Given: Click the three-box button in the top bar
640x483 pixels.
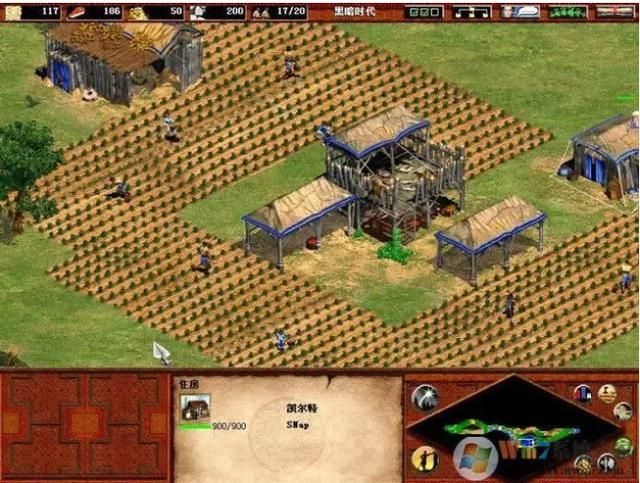Looking at the screenshot, I should [x=425, y=11].
